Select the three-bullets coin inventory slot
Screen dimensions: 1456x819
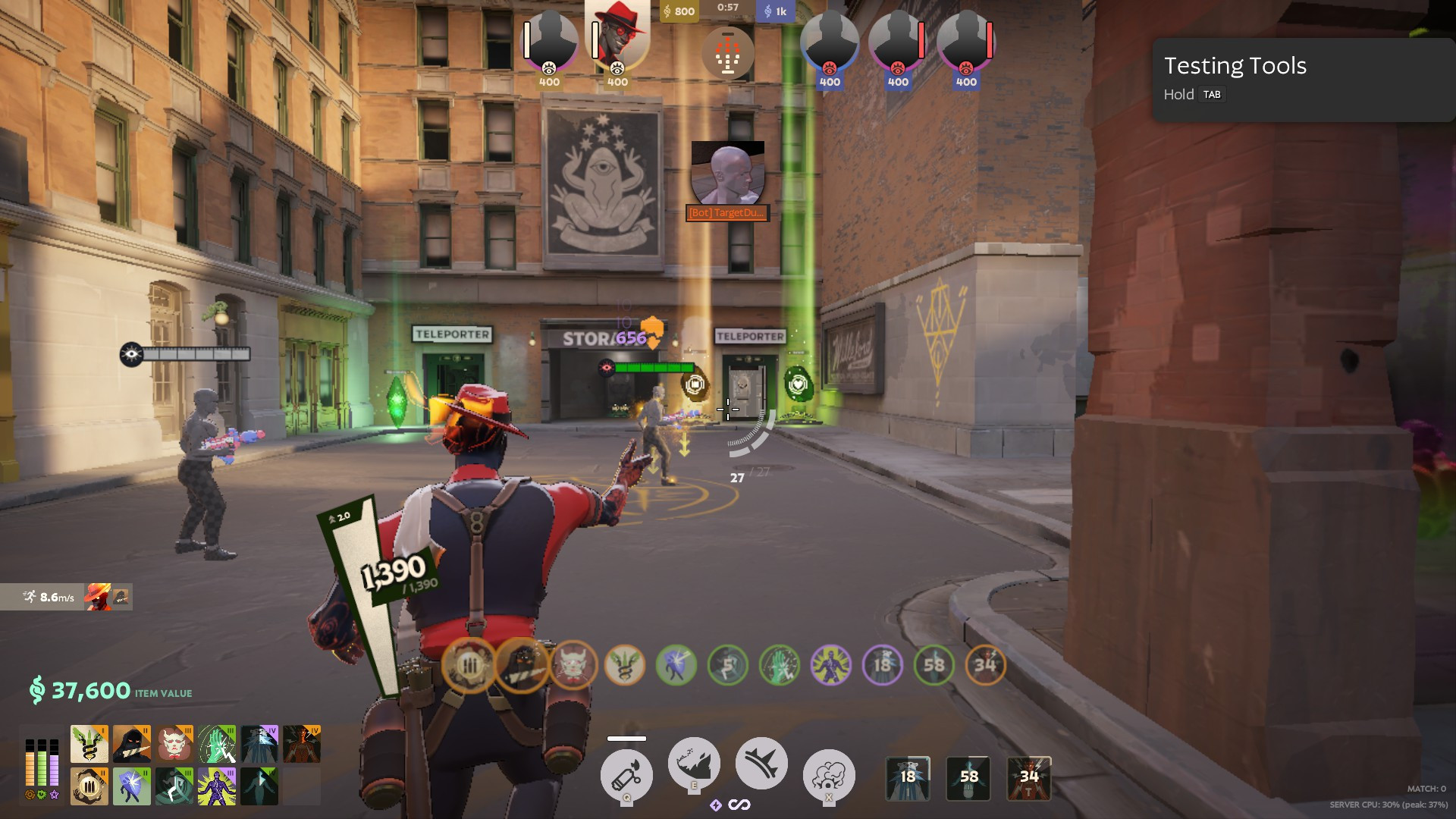click(89, 786)
